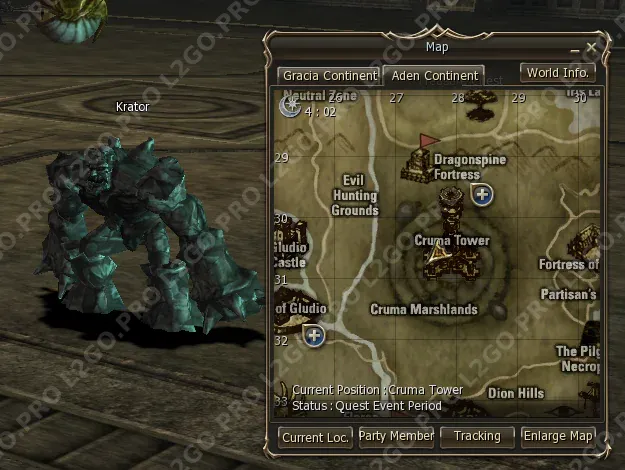The width and height of the screenshot is (625, 470).
Task: Show Party Member locations
Action: (396, 436)
